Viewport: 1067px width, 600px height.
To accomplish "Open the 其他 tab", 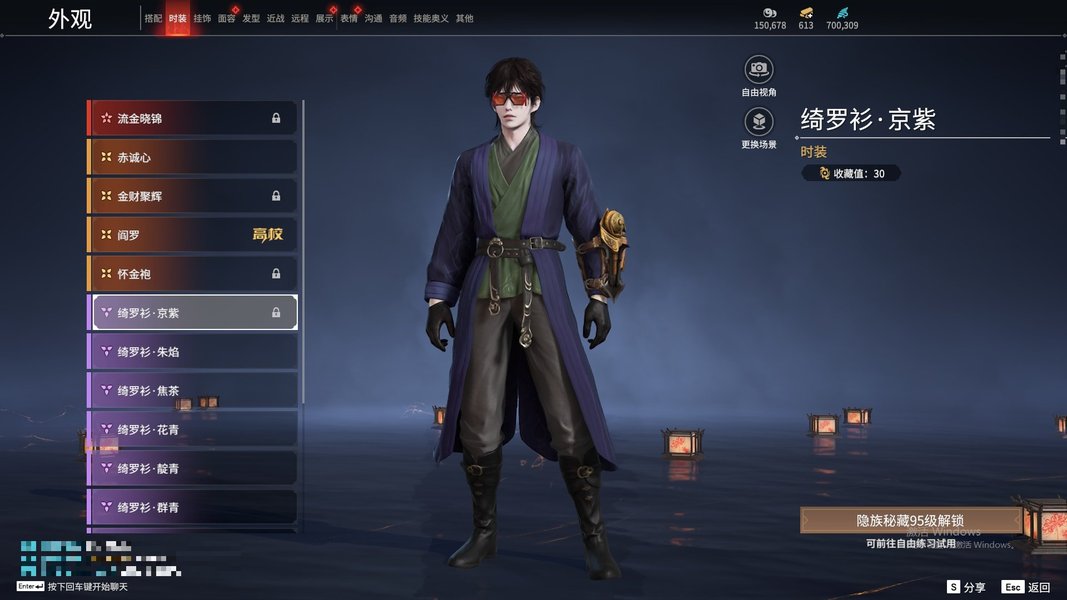I will click(x=465, y=19).
